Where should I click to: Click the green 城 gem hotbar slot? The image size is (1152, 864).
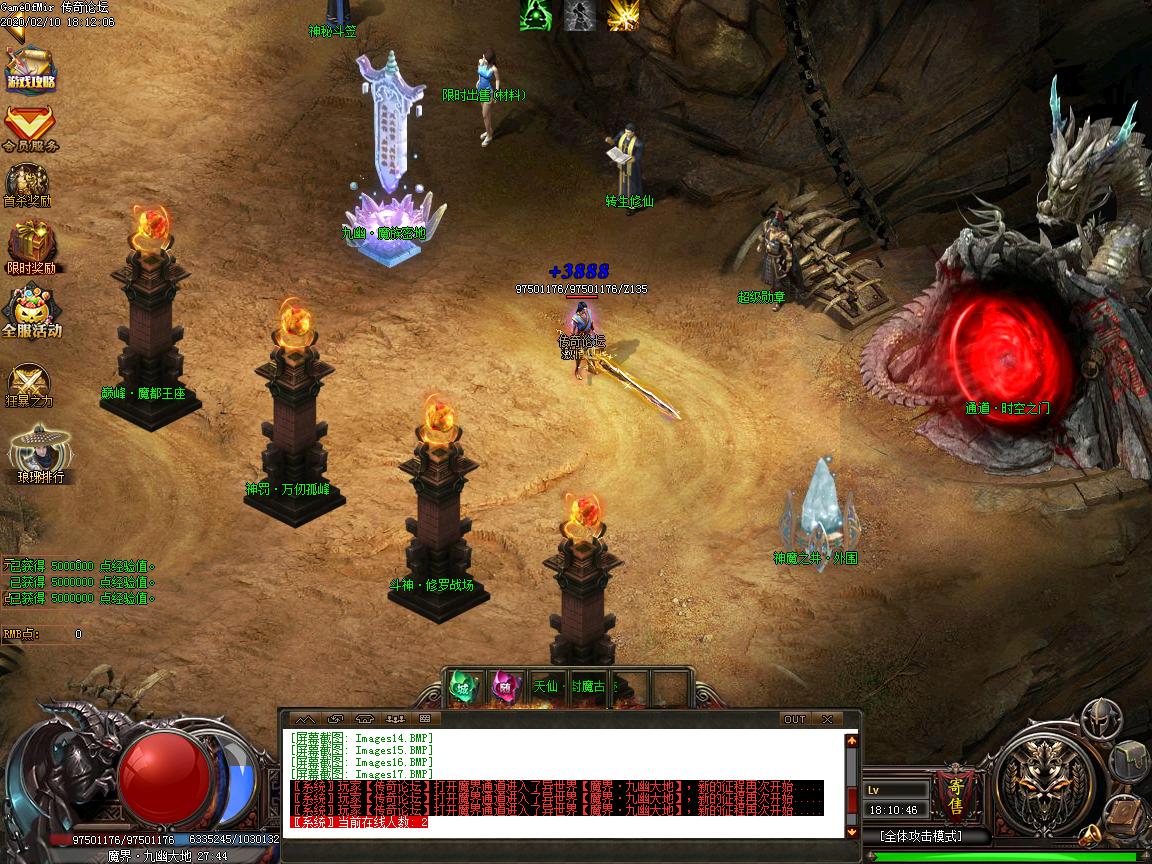463,687
